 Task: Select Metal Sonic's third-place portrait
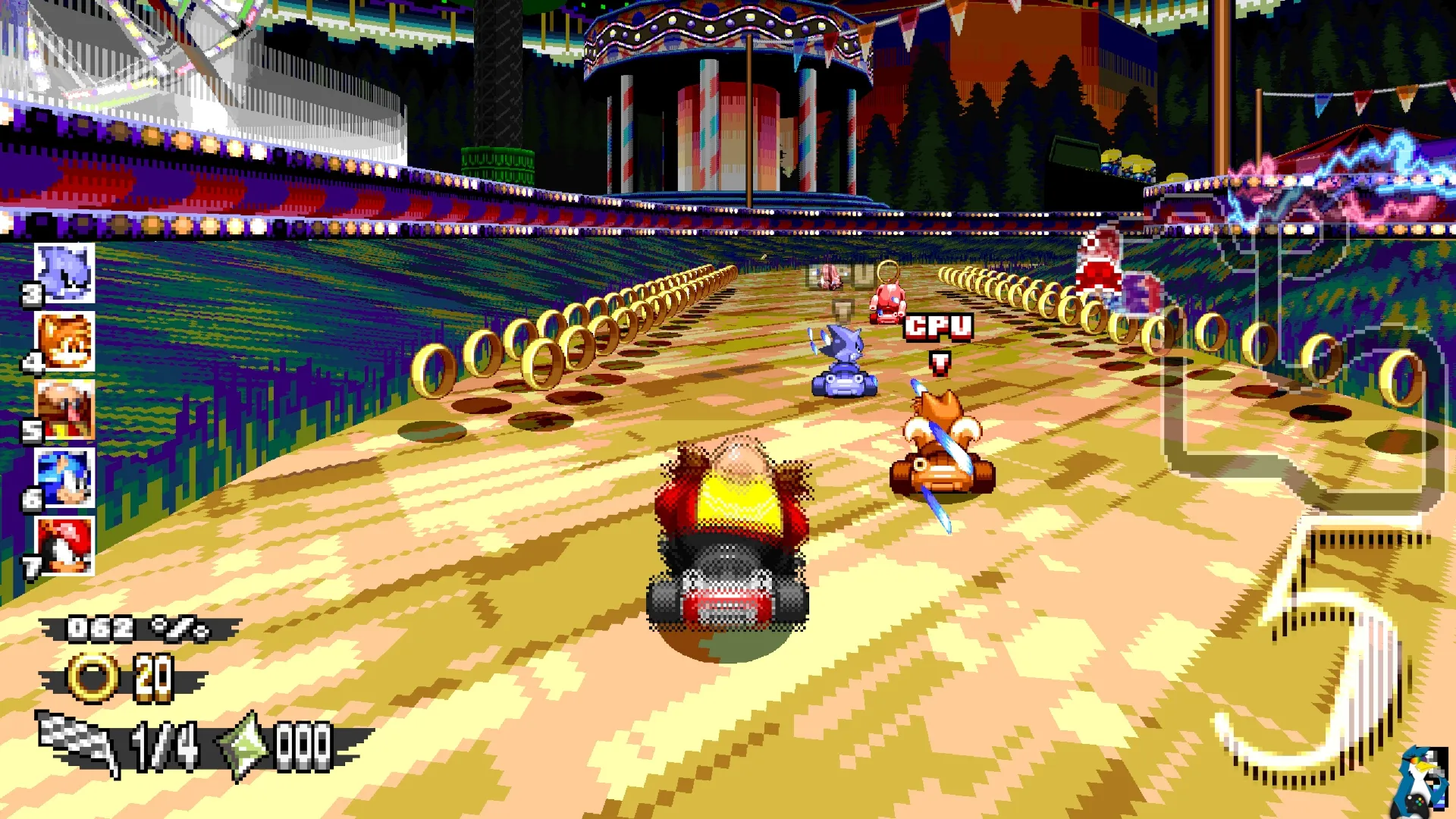pos(64,274)
